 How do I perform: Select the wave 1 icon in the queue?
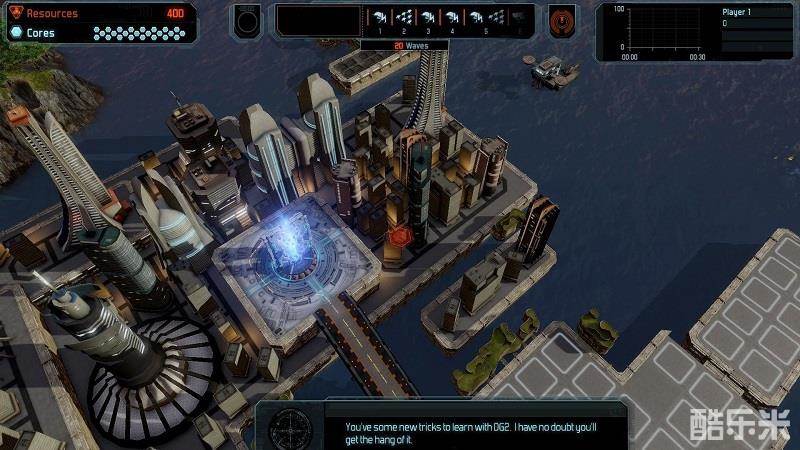[x=380, y=17]
